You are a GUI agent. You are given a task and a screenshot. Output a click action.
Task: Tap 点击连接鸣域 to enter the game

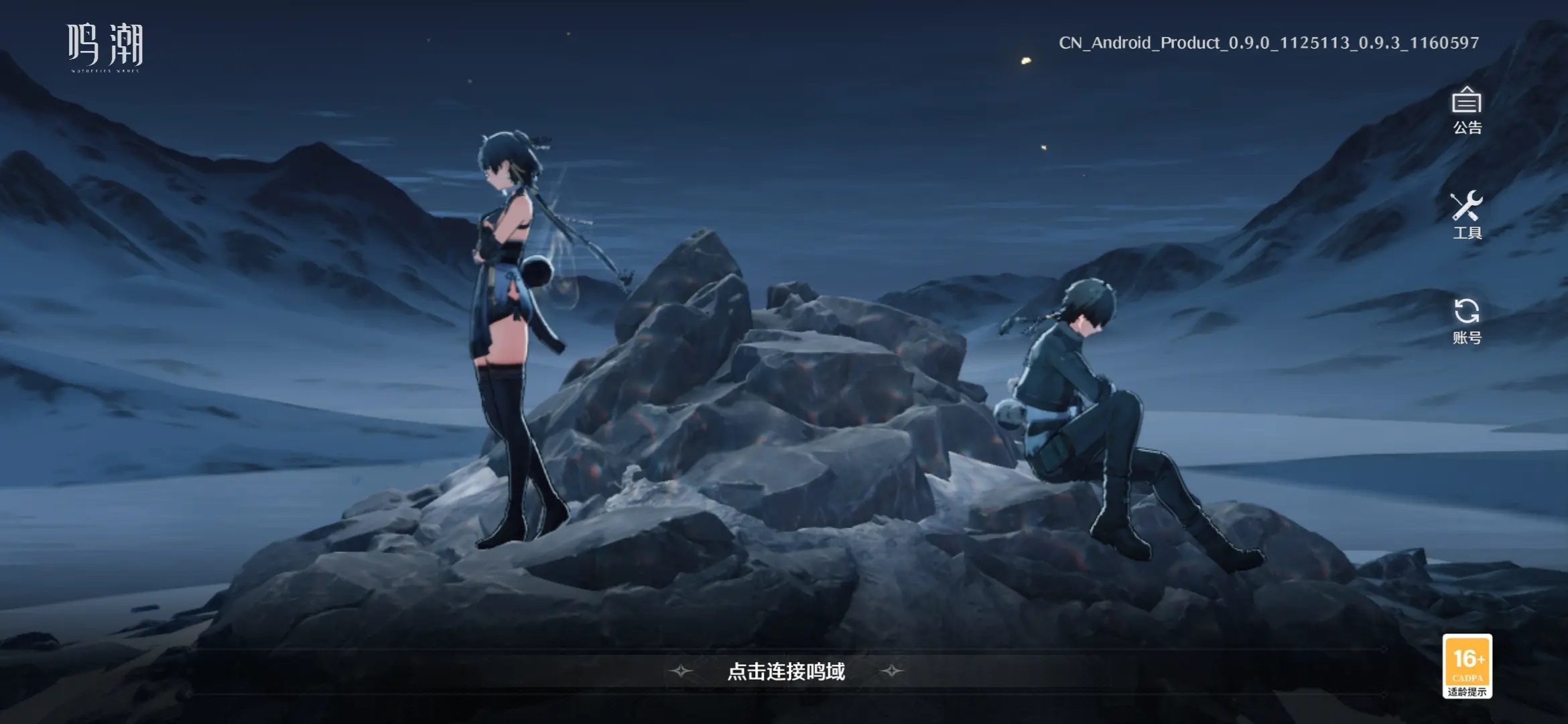pos(786,671)
